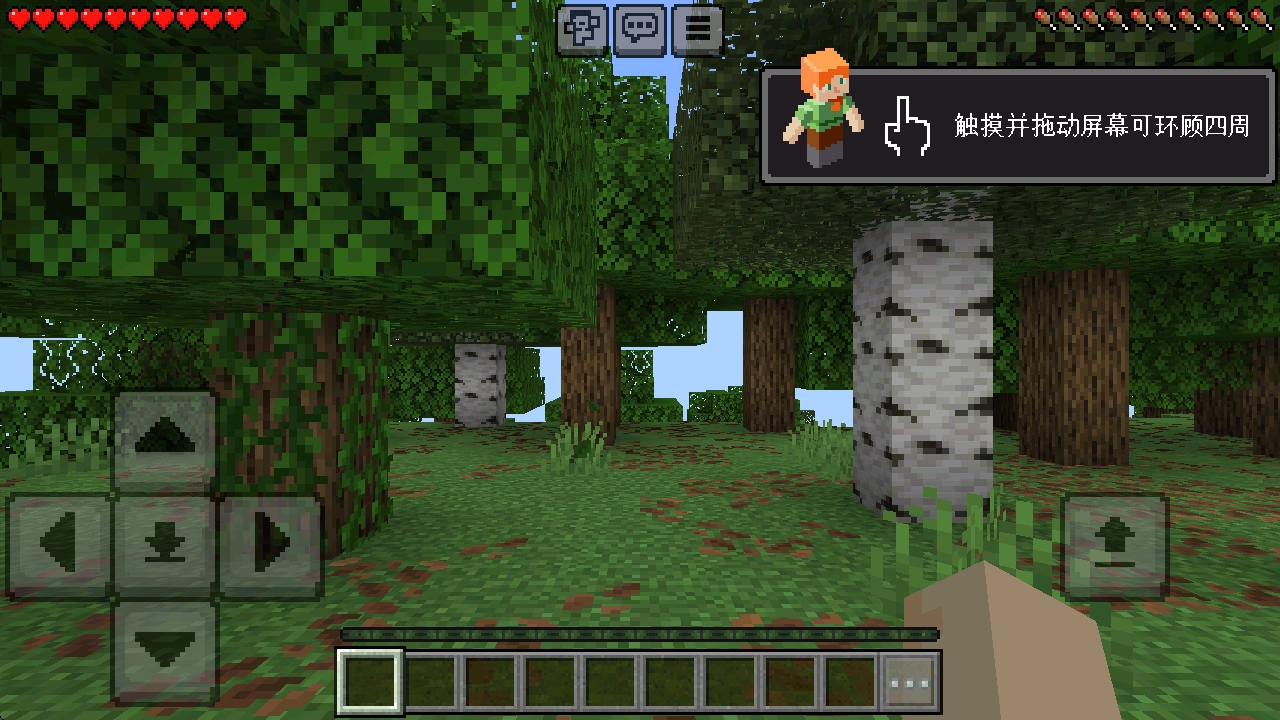Tap the look-around tutorial hint with Alex

pyautogui.click(x=1019, y=126)
